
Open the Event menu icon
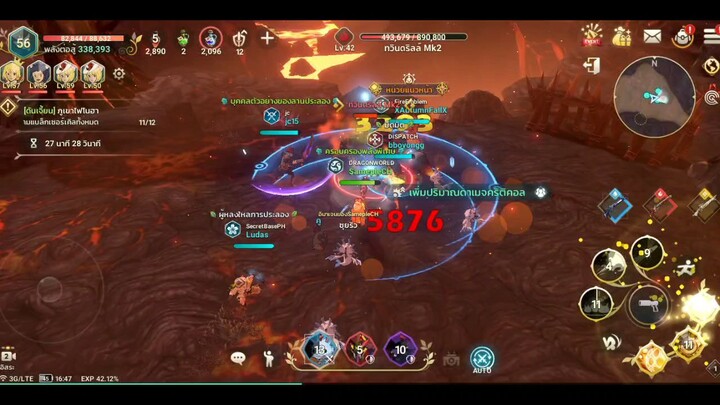coord(592,35)
